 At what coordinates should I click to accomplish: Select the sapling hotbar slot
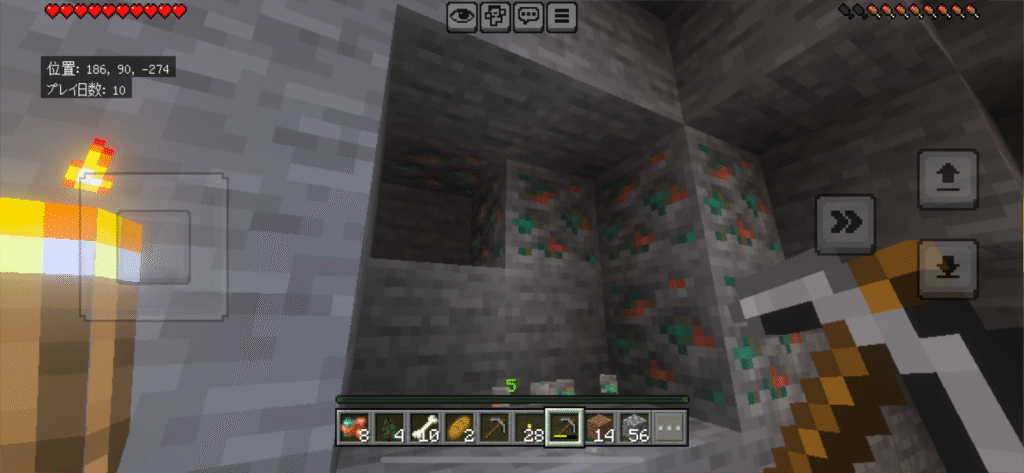pyautogui.click(x=389, y=428)
